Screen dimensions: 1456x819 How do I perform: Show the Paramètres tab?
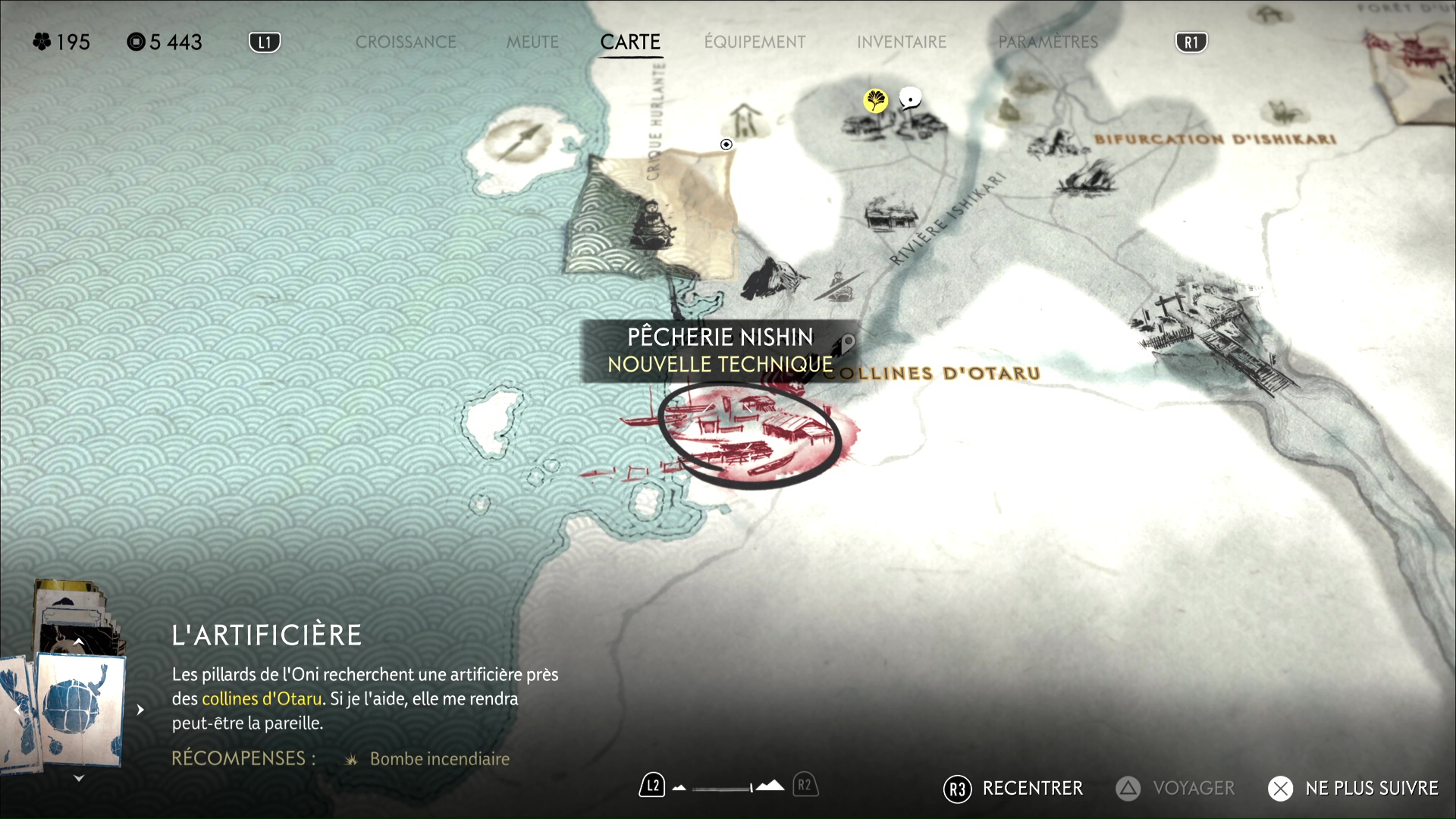click(x=1048, y=42)
